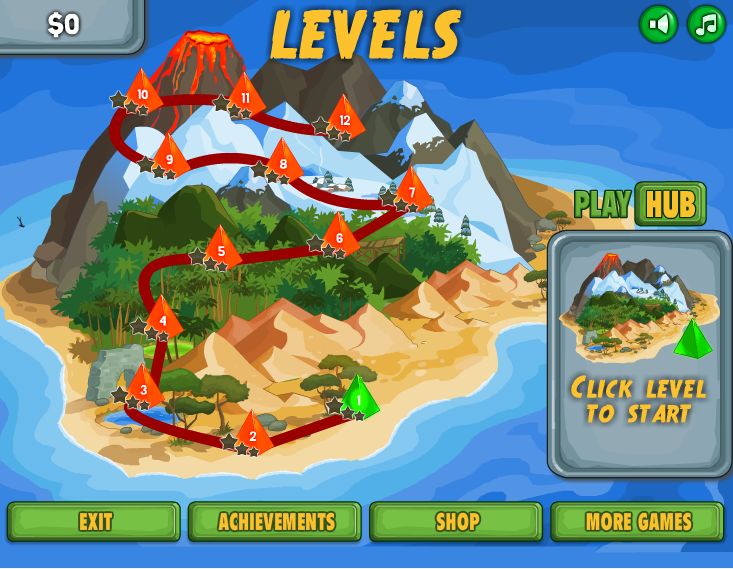Screen dimensions: 733x569
Task: Choose level 12 marker
Action: tap(345, 120)
